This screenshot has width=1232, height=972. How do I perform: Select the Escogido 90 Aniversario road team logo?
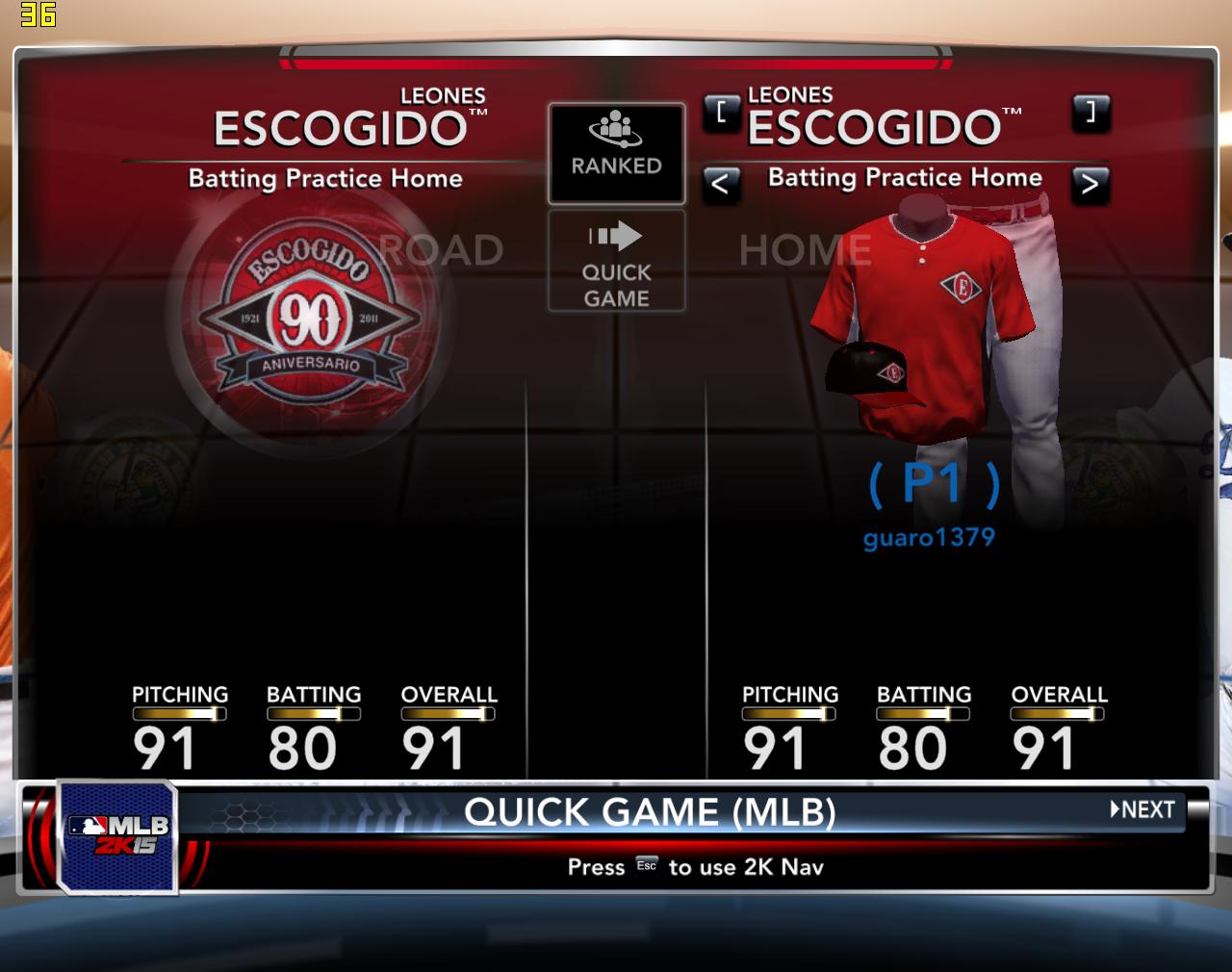(310, 314)
